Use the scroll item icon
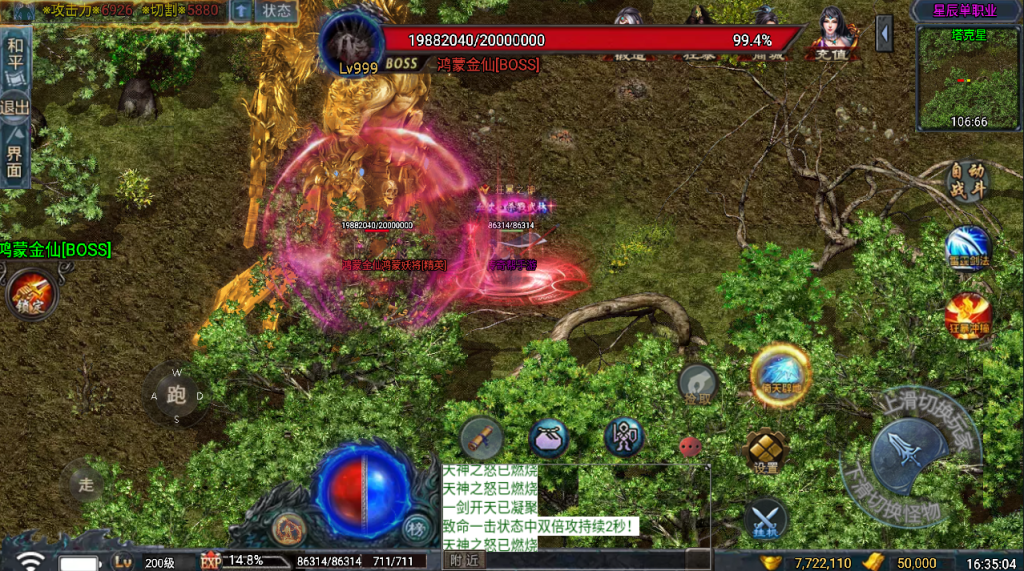 481,438
